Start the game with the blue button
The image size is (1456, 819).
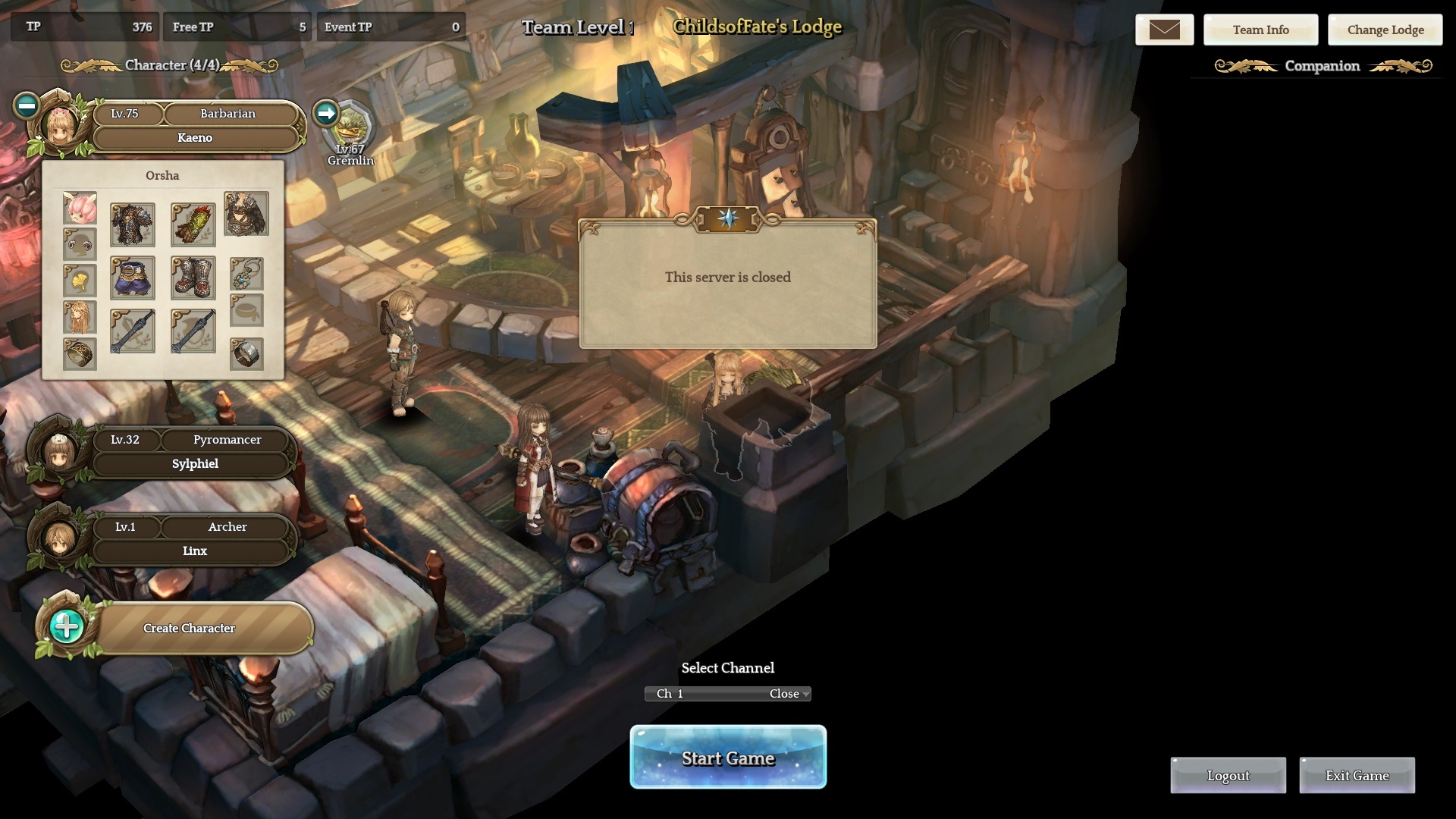(728, 757)
